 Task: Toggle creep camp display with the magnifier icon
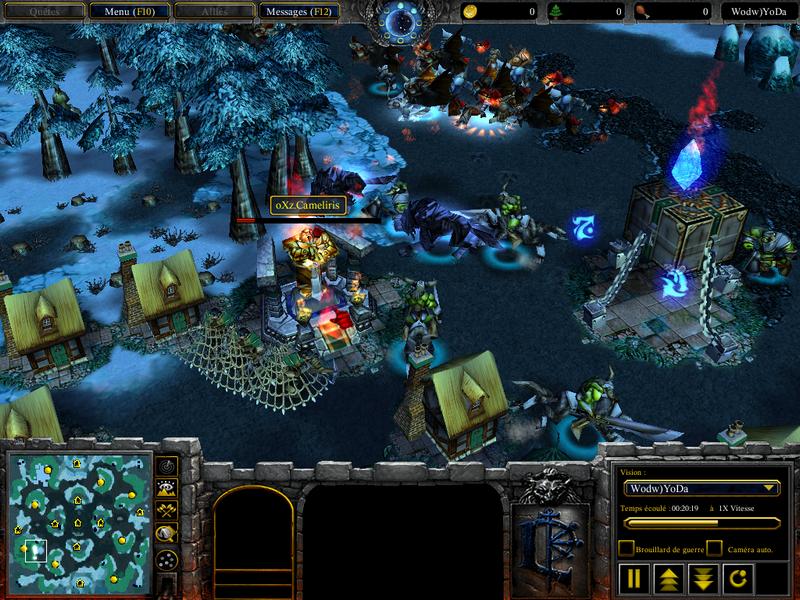point(167,534)
